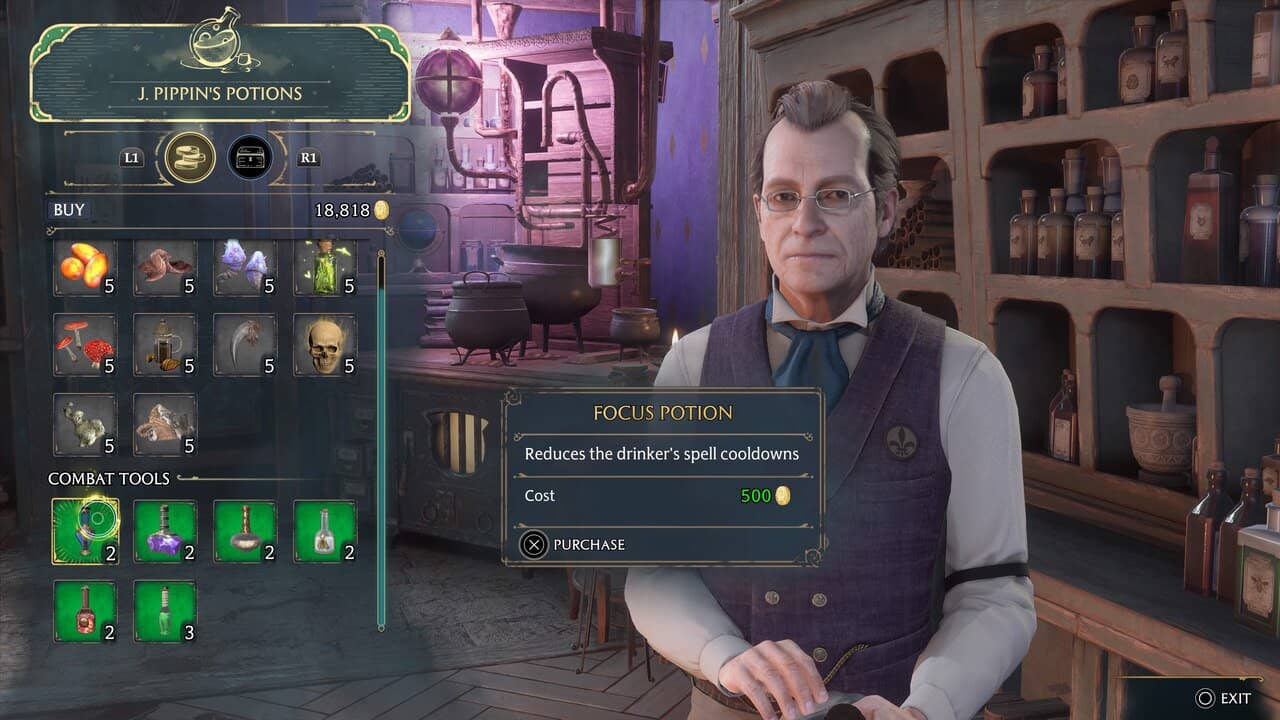This screenshot has height=720, width=1280.
Task: Choose the brown leech ingredient slot
Action: 165,268
